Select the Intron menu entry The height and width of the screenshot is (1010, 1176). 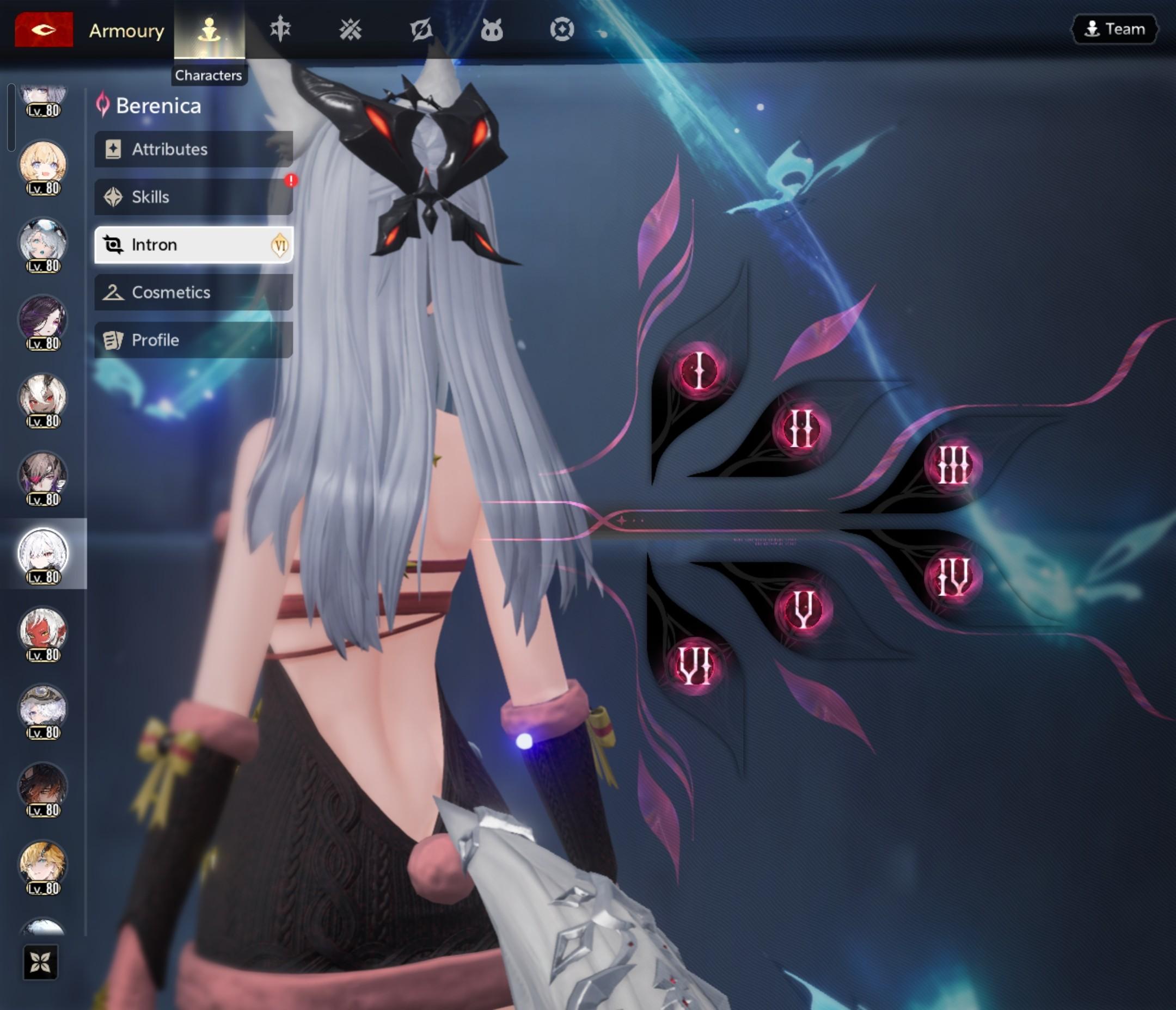coord(193,244)
